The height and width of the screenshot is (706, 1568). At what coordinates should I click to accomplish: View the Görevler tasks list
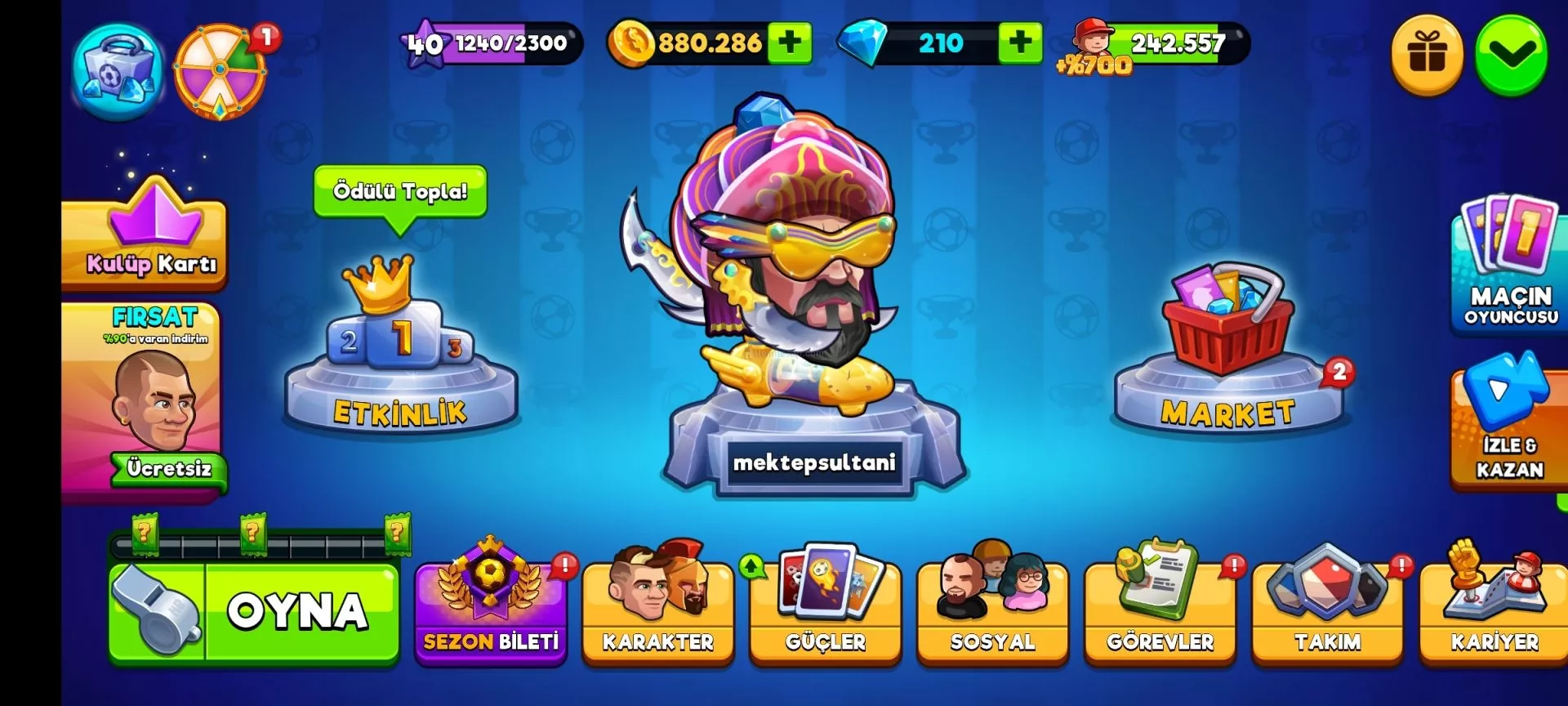(1160, 613)
